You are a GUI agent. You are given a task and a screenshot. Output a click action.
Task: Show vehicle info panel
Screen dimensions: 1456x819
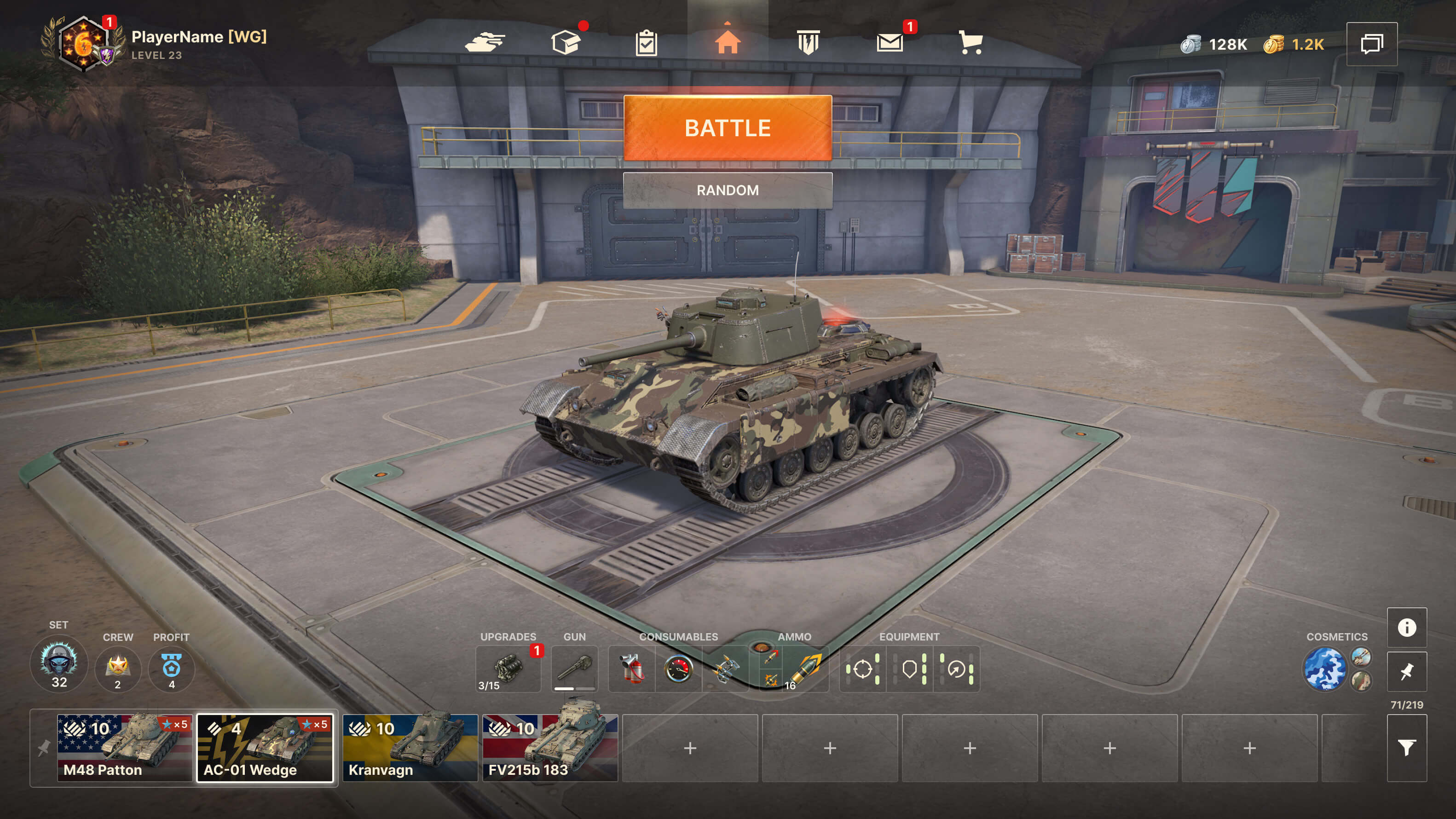[x=1406, y=628]
